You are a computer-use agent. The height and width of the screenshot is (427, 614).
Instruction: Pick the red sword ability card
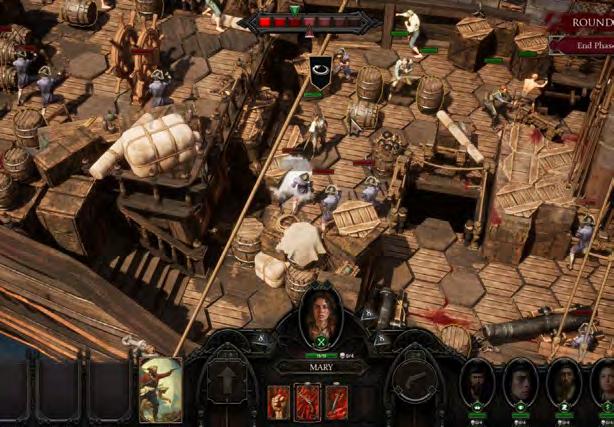(x=336, y=402)
